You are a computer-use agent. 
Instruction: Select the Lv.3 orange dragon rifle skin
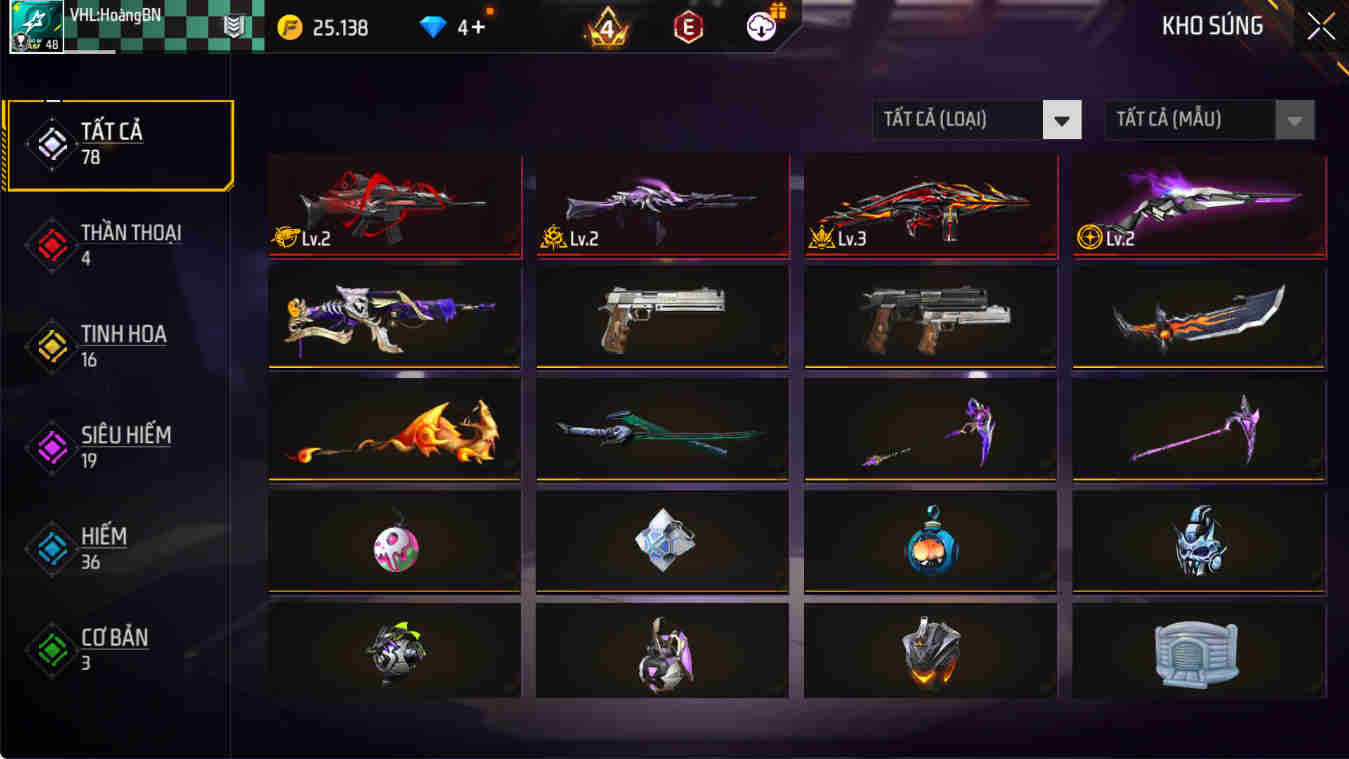pos(929,205)
